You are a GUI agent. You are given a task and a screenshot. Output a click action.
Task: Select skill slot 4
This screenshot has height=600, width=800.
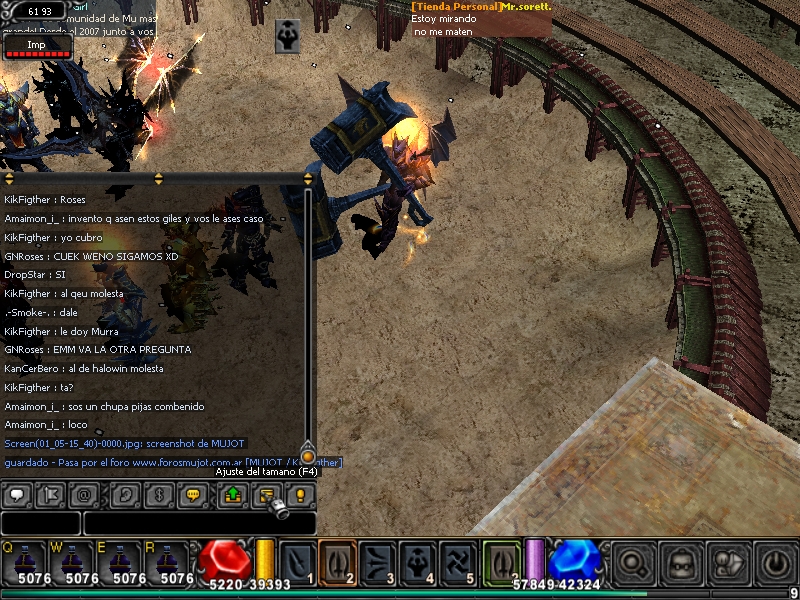(x=417, y=561)
